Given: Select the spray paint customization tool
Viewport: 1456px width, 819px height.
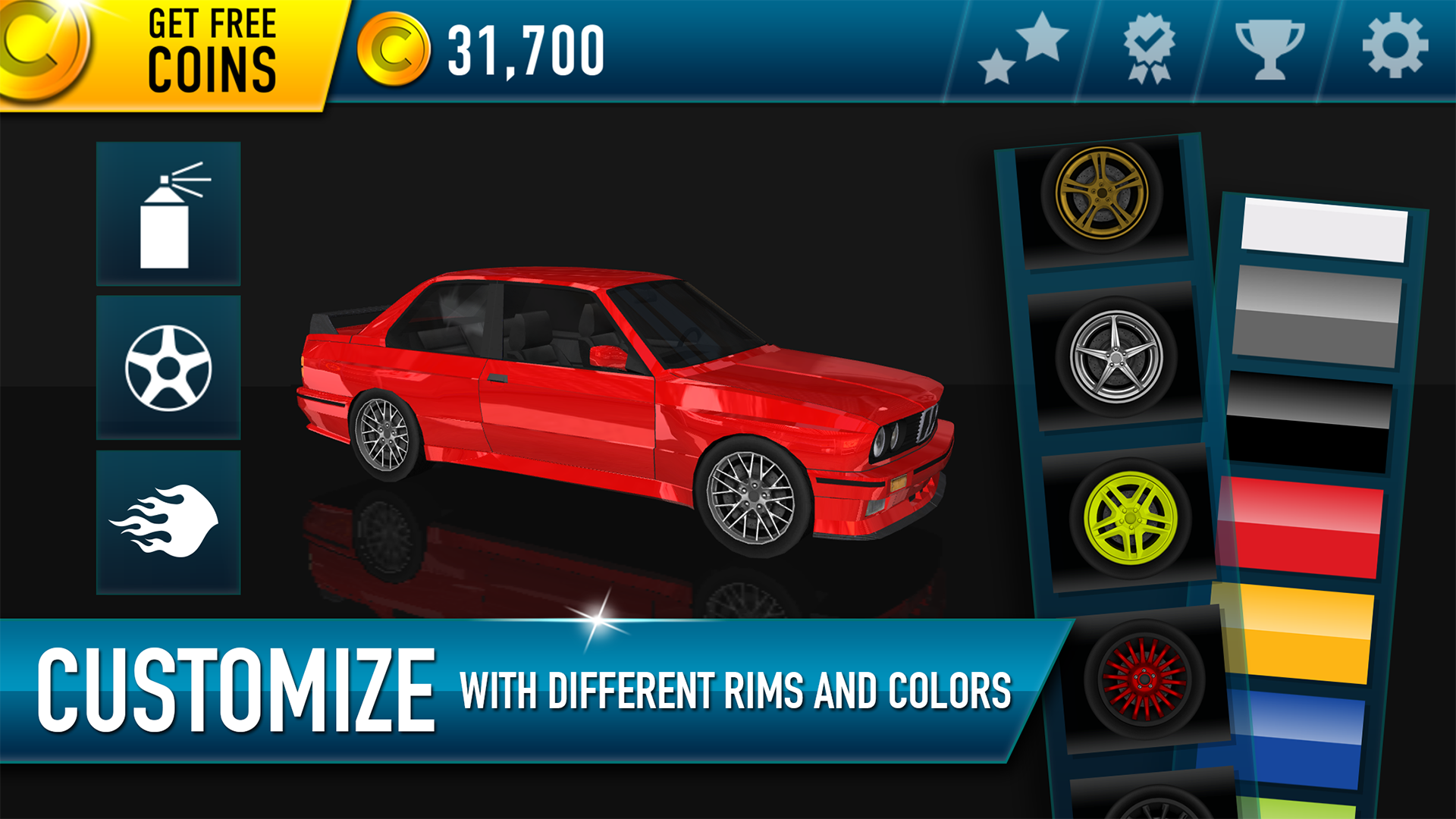Looking at the screenshot, I should [x=167, y=210].
